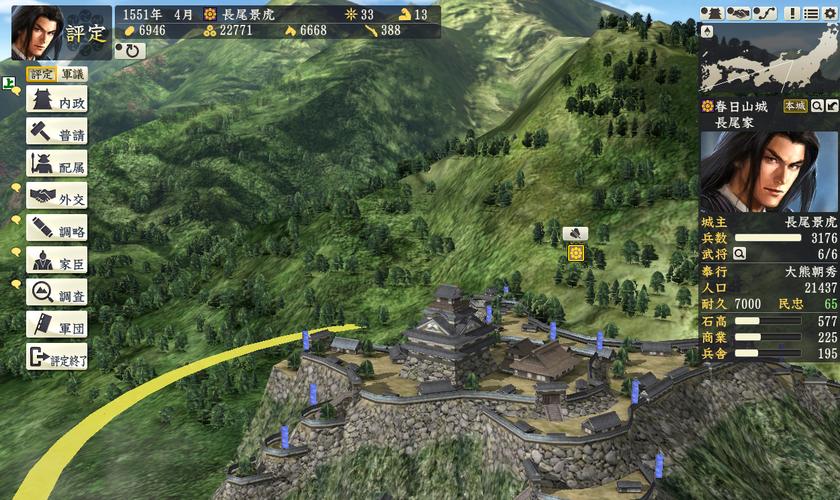
Task: Open the 内政 domestic affairs menu
Action: click(x=57, y=101)
